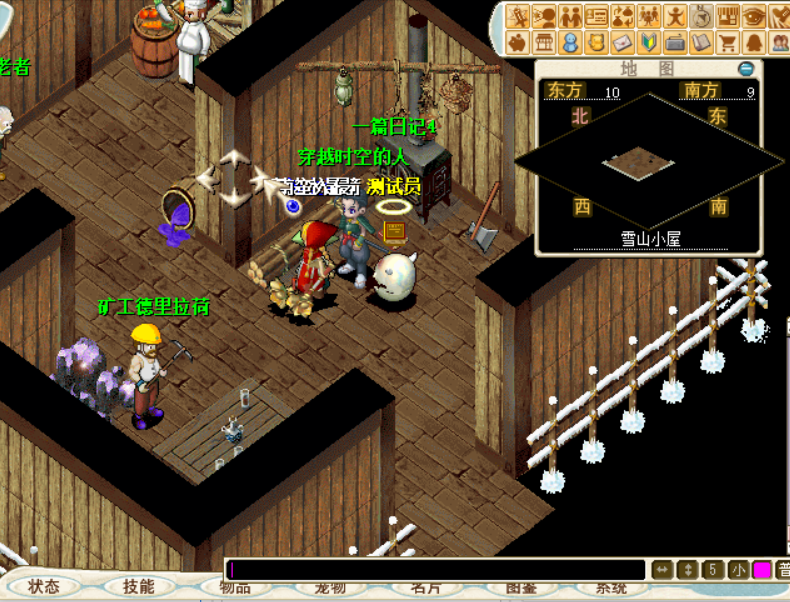Toggle the 小 font size button
The width and height of the screenshot is (790, 602).
click(x=738, y=570)
